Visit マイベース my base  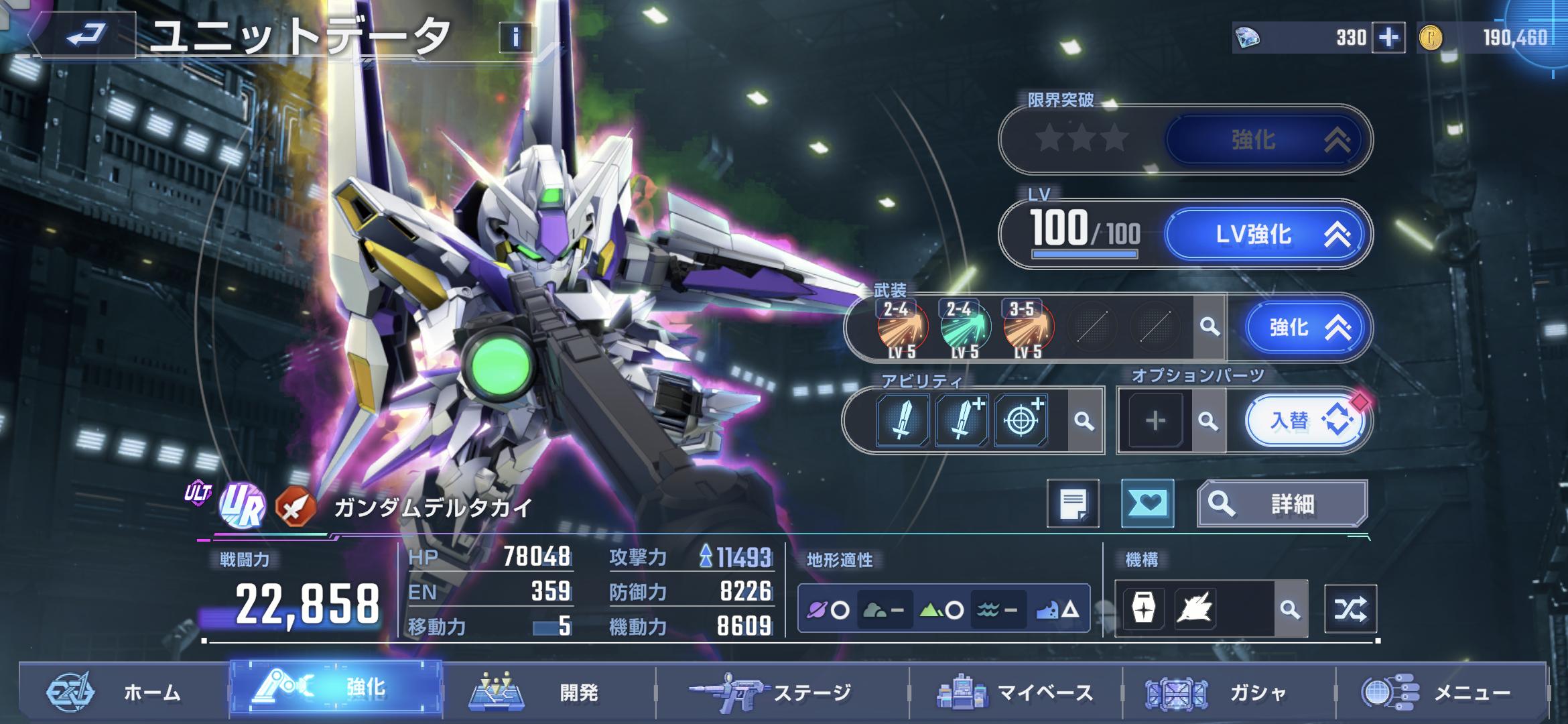pos(1015,692)
